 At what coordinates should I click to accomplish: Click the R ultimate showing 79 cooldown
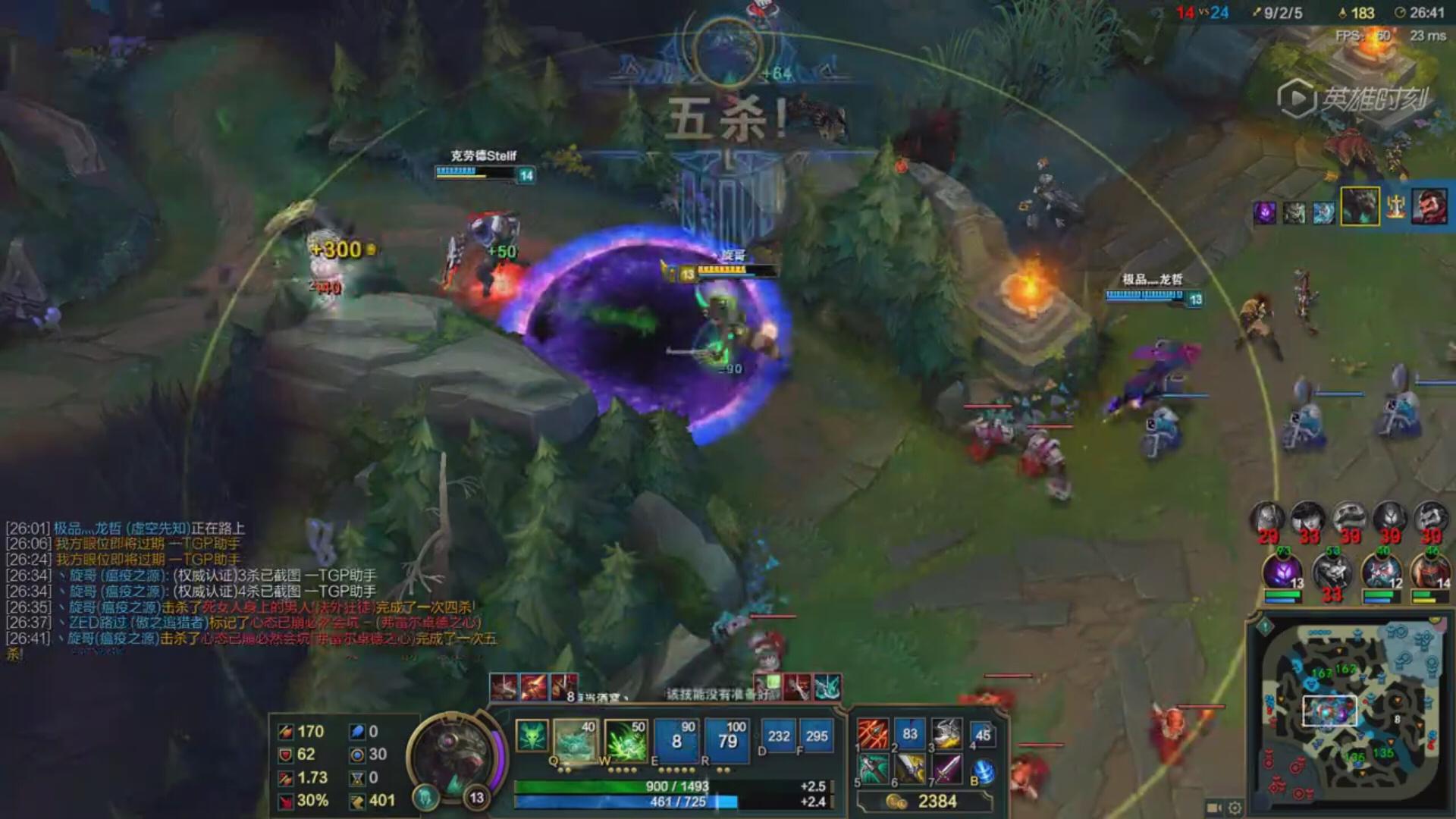pos(727,738)
